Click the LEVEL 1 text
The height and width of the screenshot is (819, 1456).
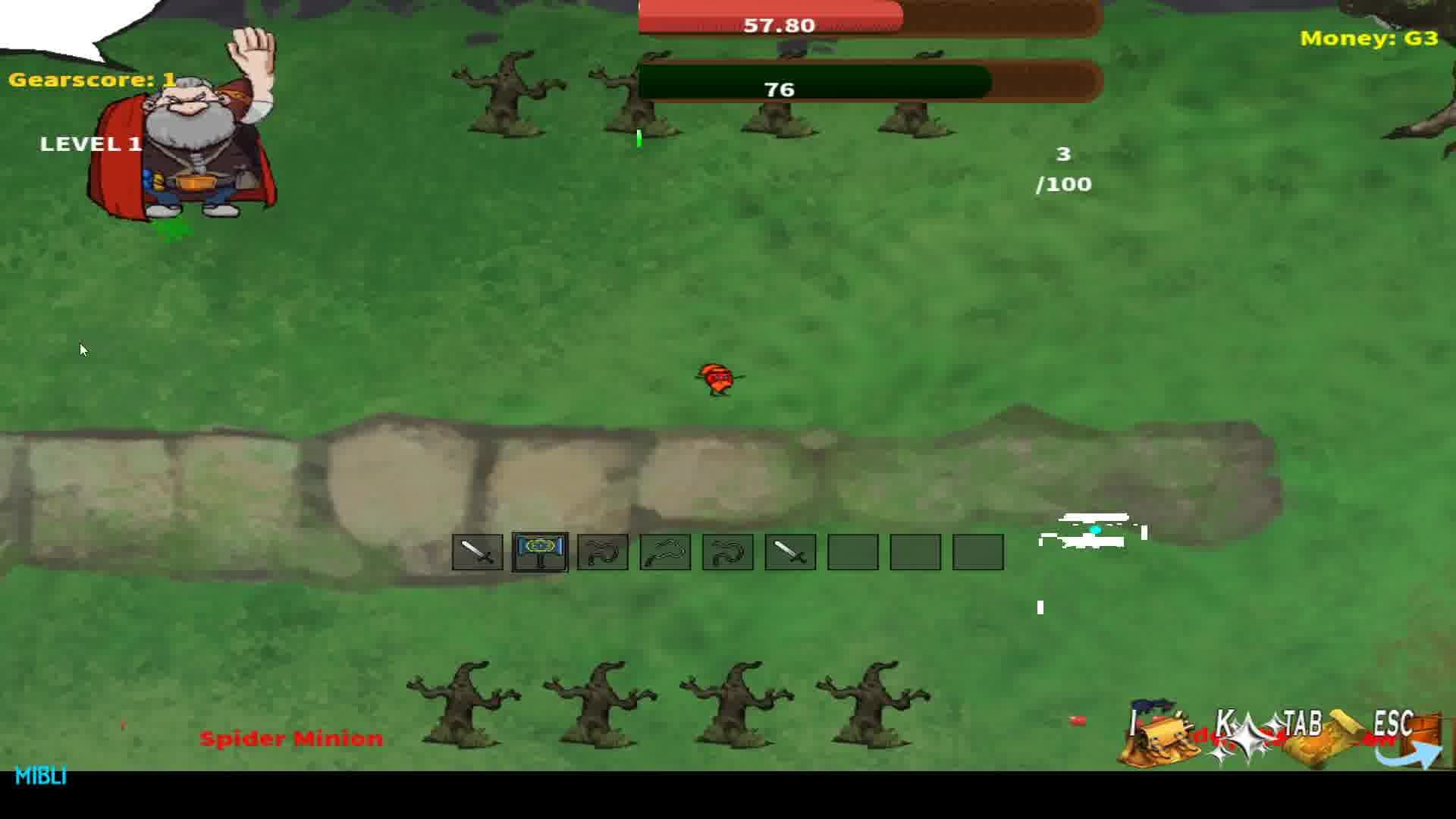(x=91, y=144)
